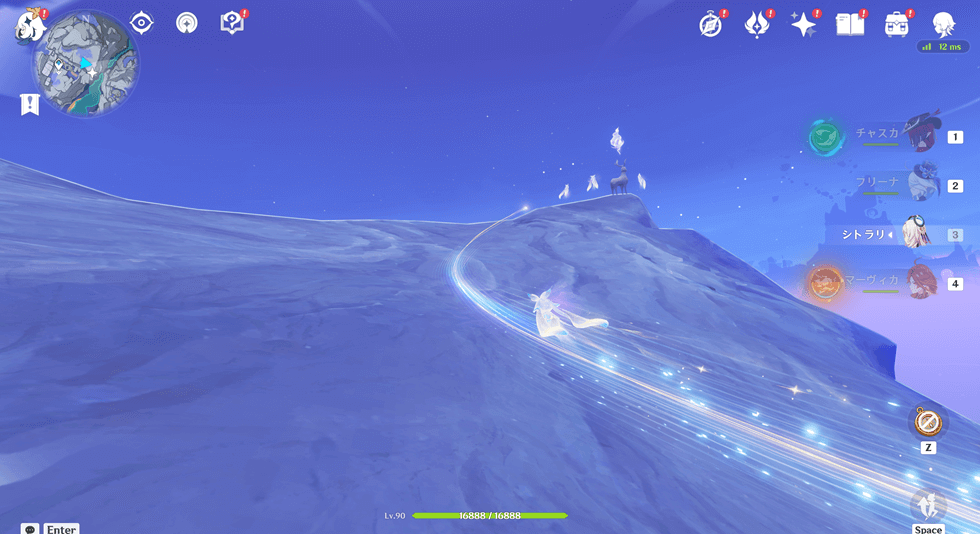Open the quest log bookmark icon

coord(30,104)
